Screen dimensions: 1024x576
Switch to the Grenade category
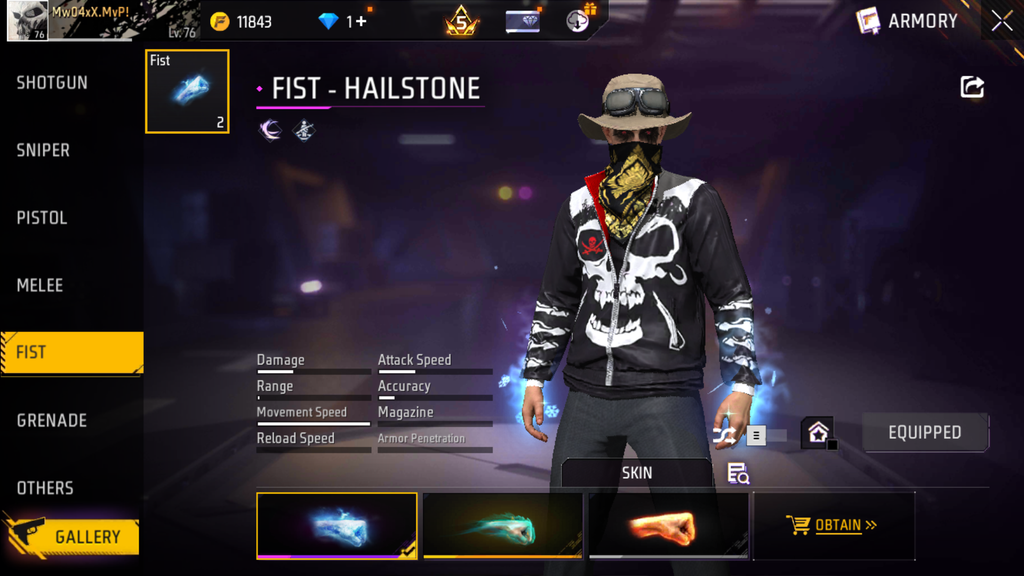tap(52, 420)
